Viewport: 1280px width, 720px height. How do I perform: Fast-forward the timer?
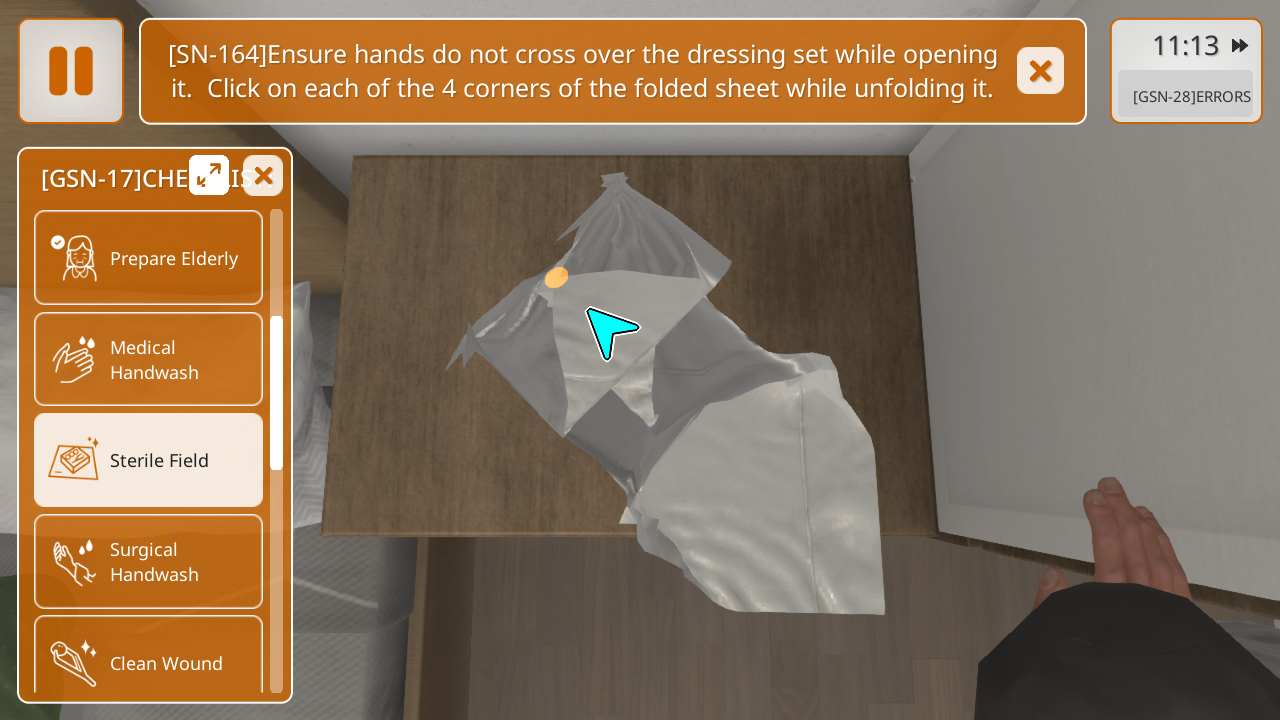pyautogui.click(x=1240, y=46)
